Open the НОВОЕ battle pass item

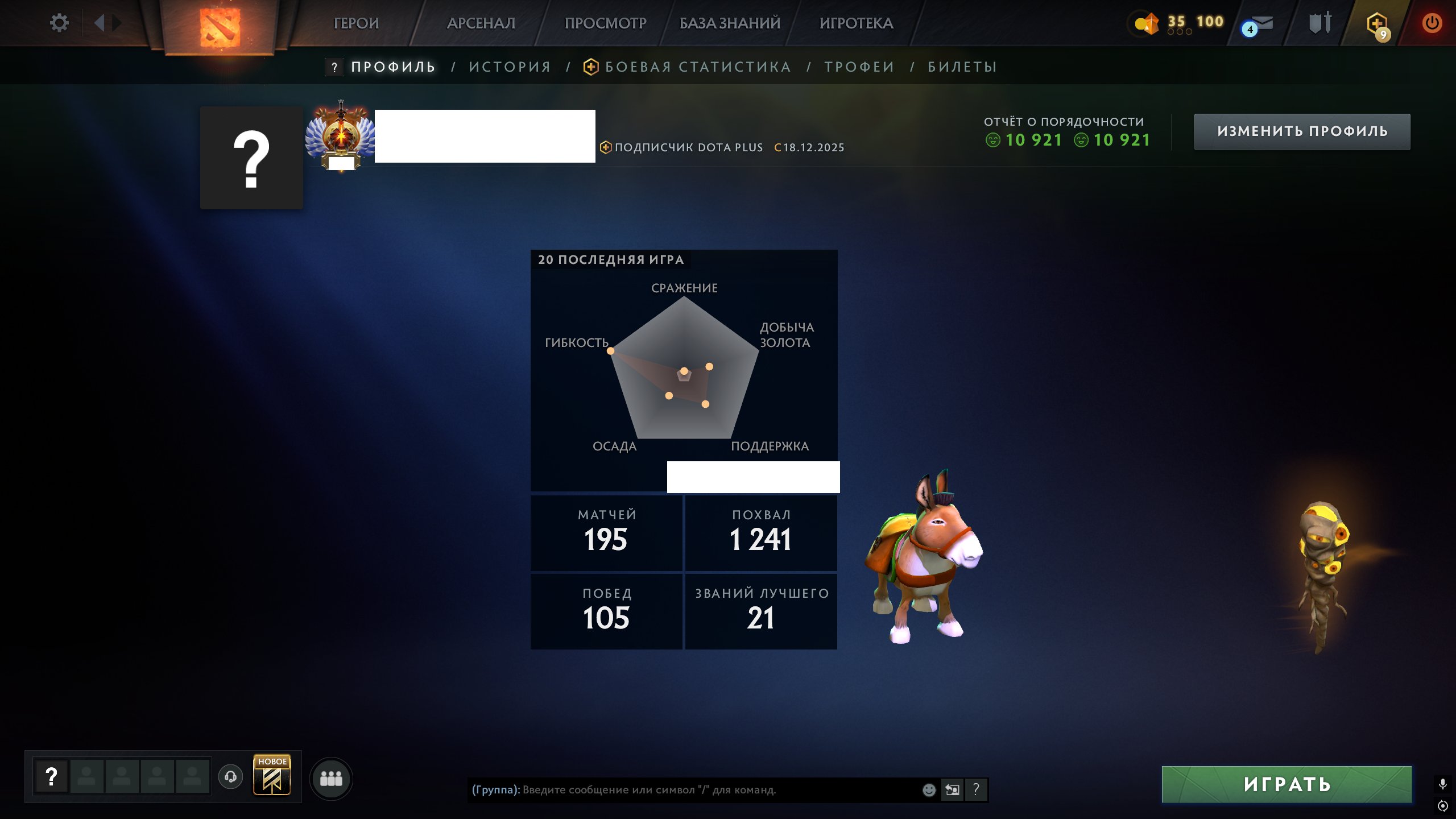pos(271,775)
